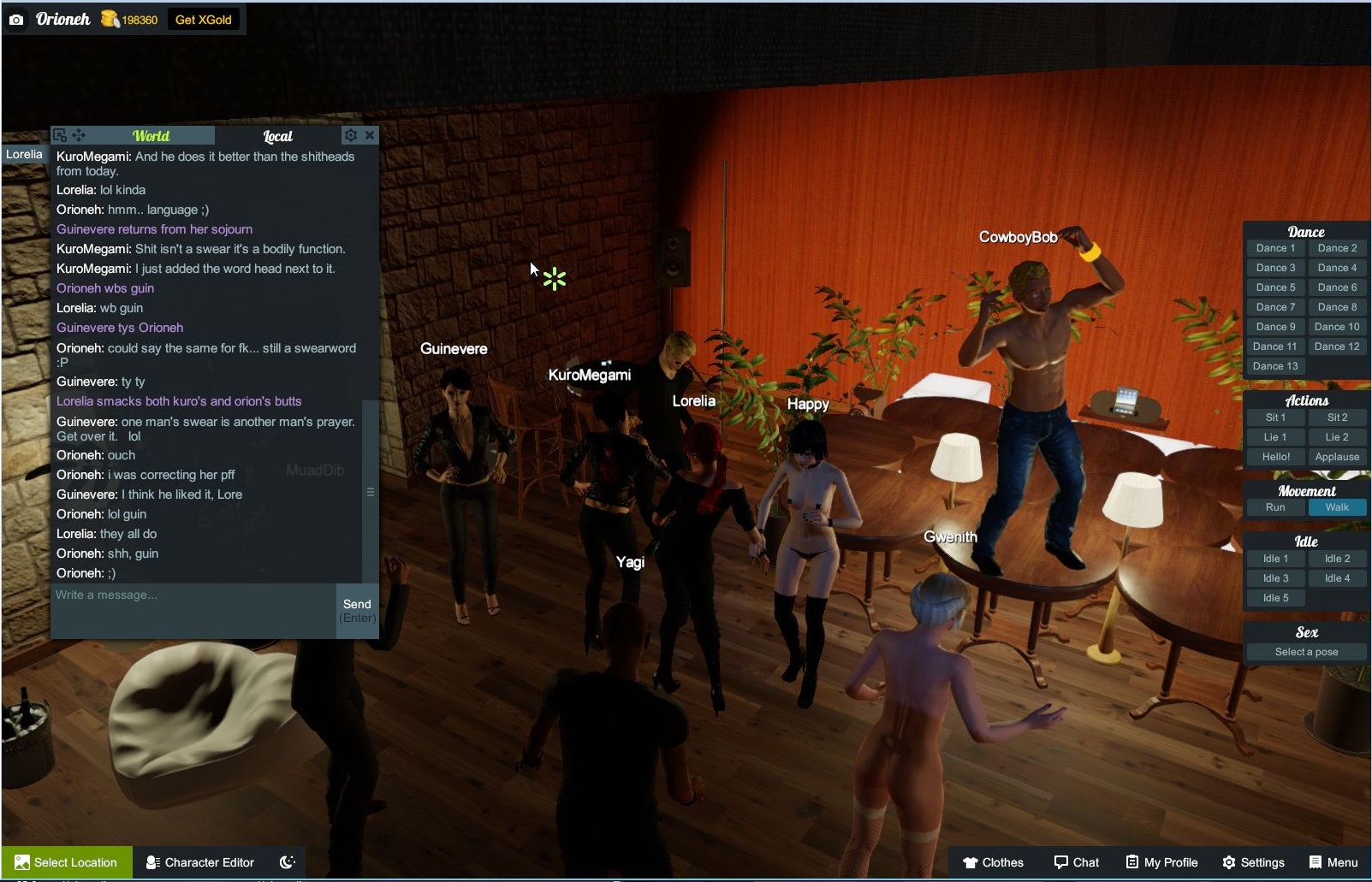Open chat settings via the gear icon

tap(351, 135)
